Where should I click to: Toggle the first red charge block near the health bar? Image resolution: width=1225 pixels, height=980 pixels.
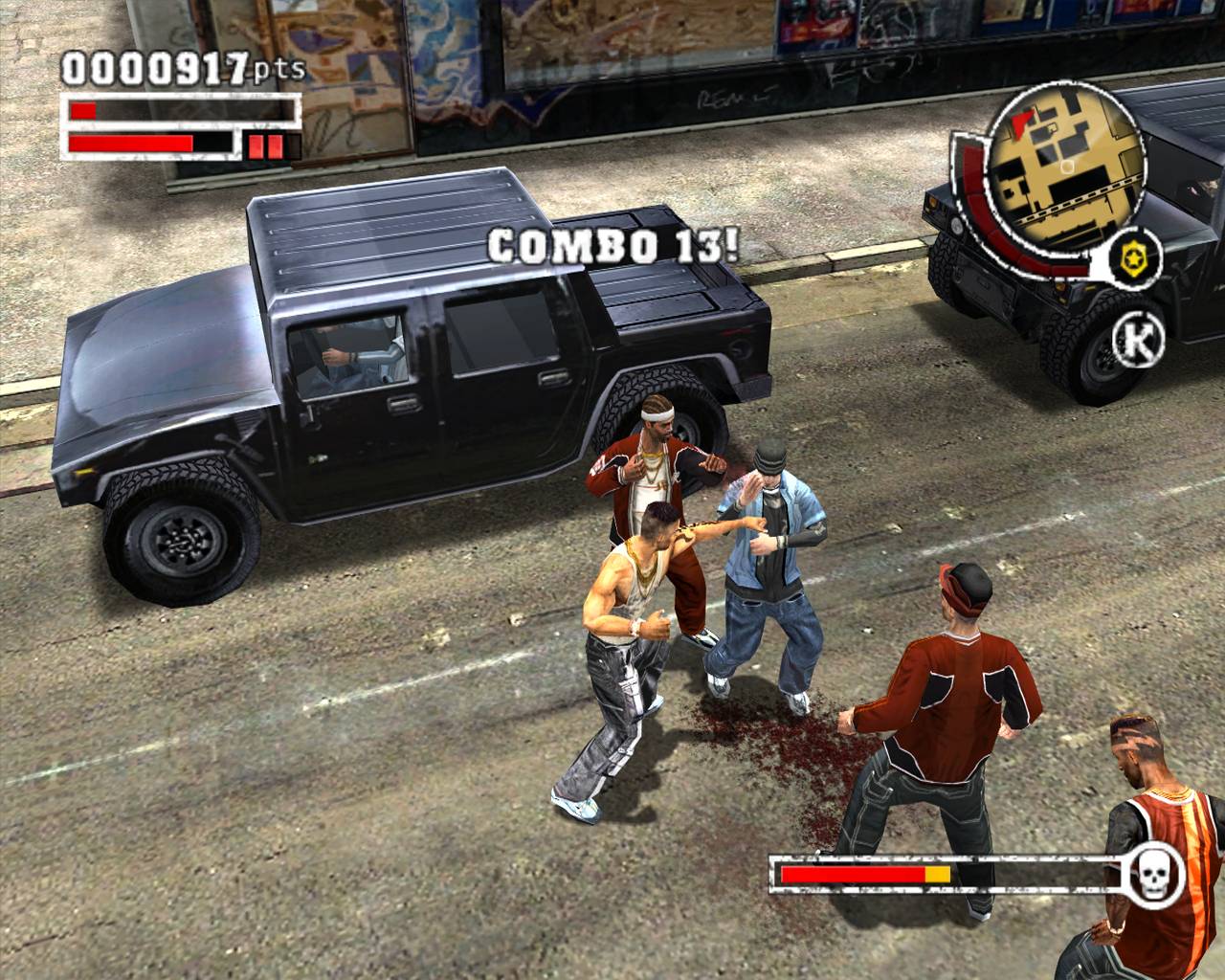[x=255, y=146]
